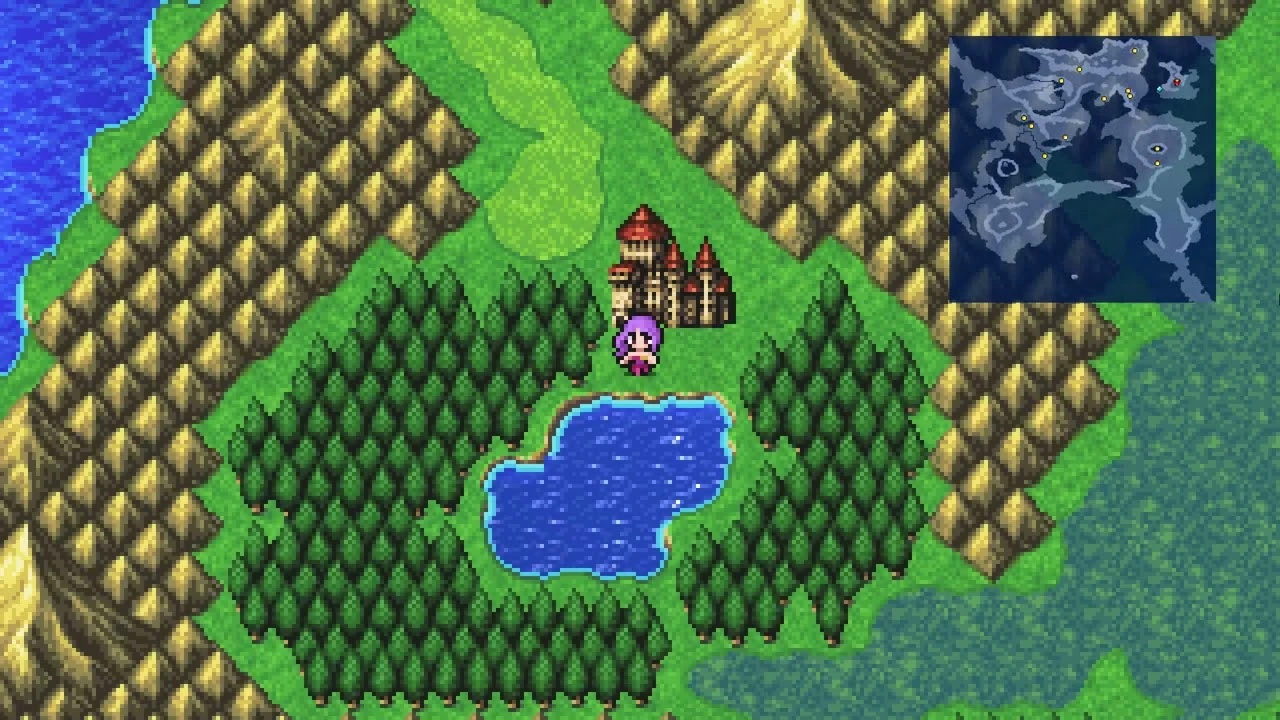Click the red destination marker on the minimap
The image size is (1280, 720).
[1177, 82]
